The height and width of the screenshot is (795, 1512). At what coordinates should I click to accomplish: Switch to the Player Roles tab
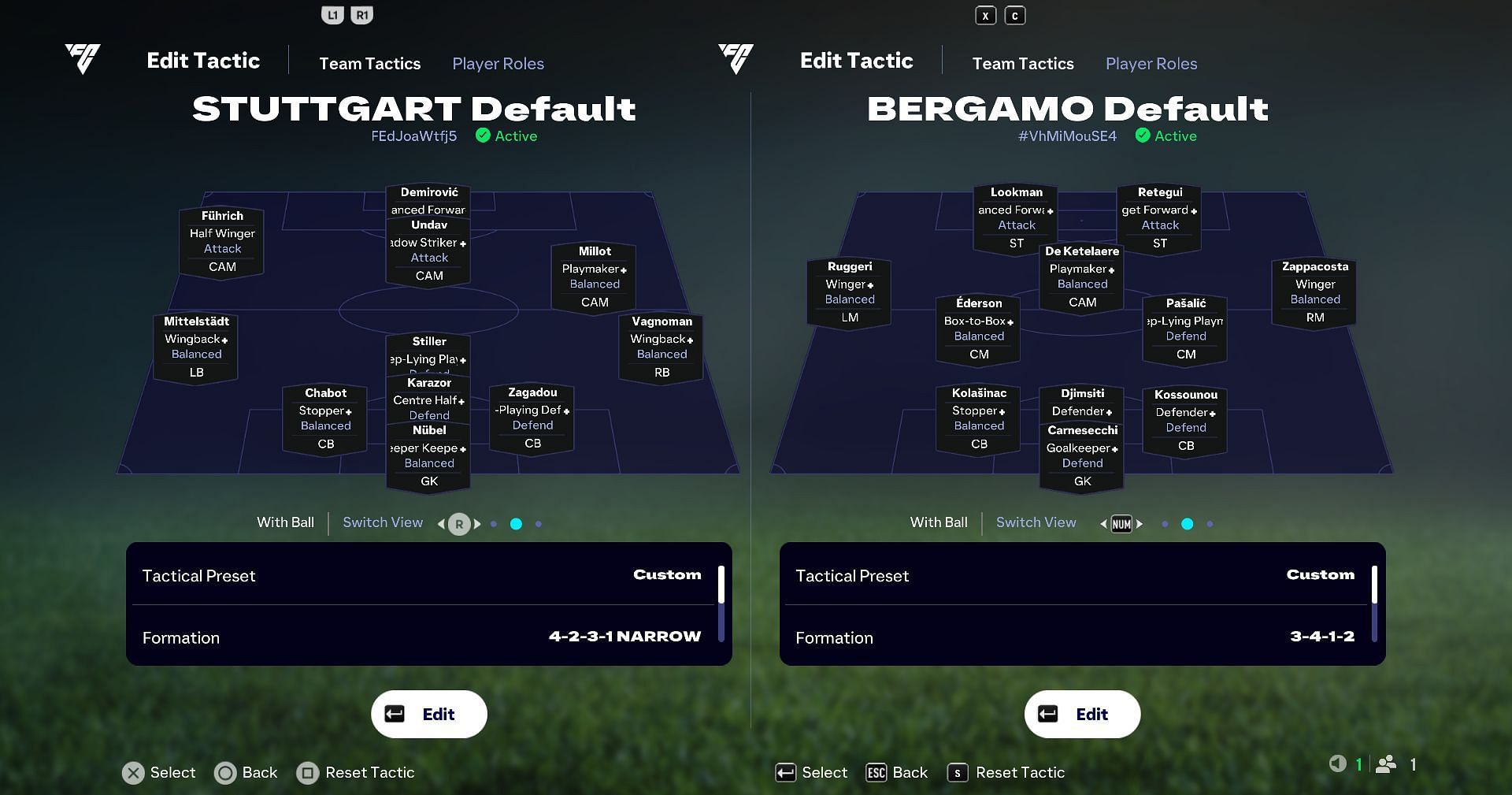click(498, 64)
